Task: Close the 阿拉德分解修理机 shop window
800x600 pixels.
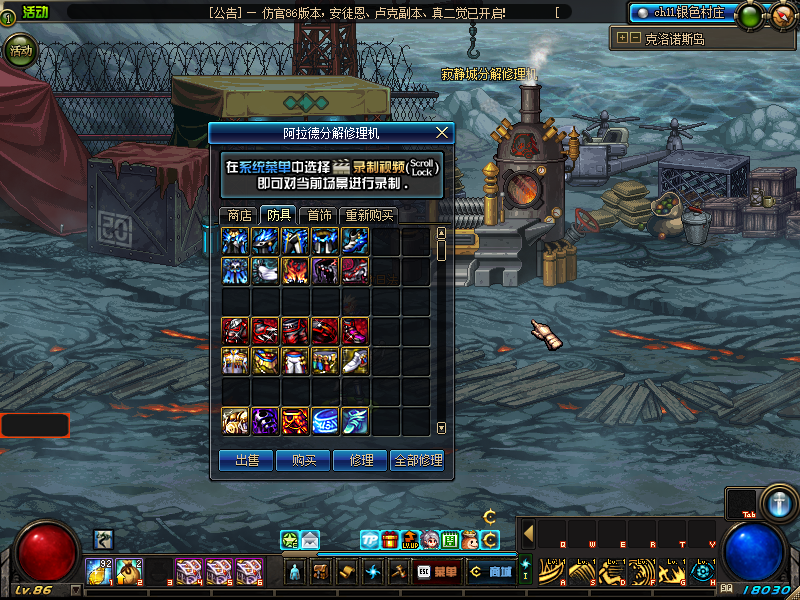Action: click(442, 132)
